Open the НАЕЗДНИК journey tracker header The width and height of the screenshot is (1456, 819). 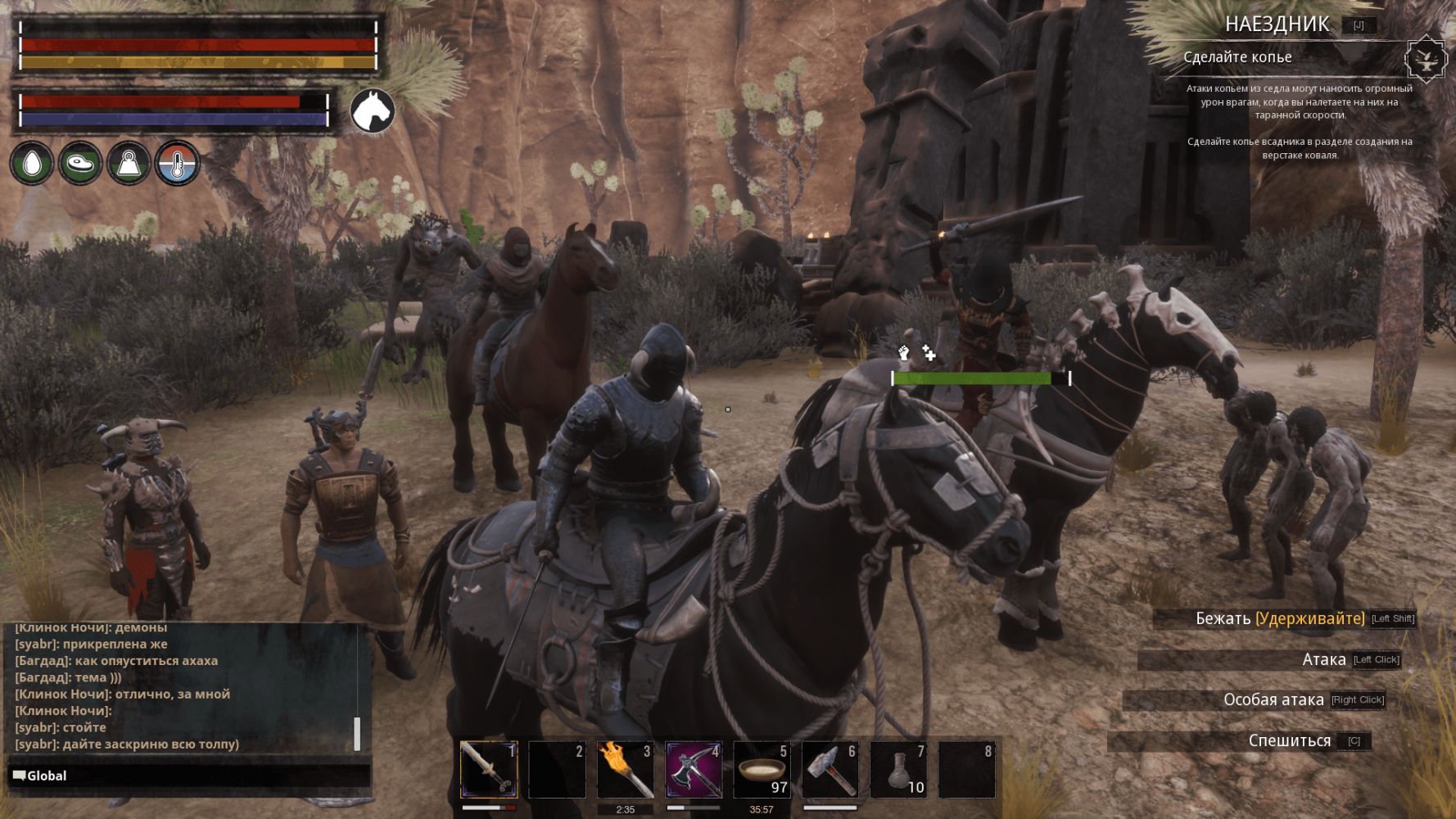[x=1276, y=25]
